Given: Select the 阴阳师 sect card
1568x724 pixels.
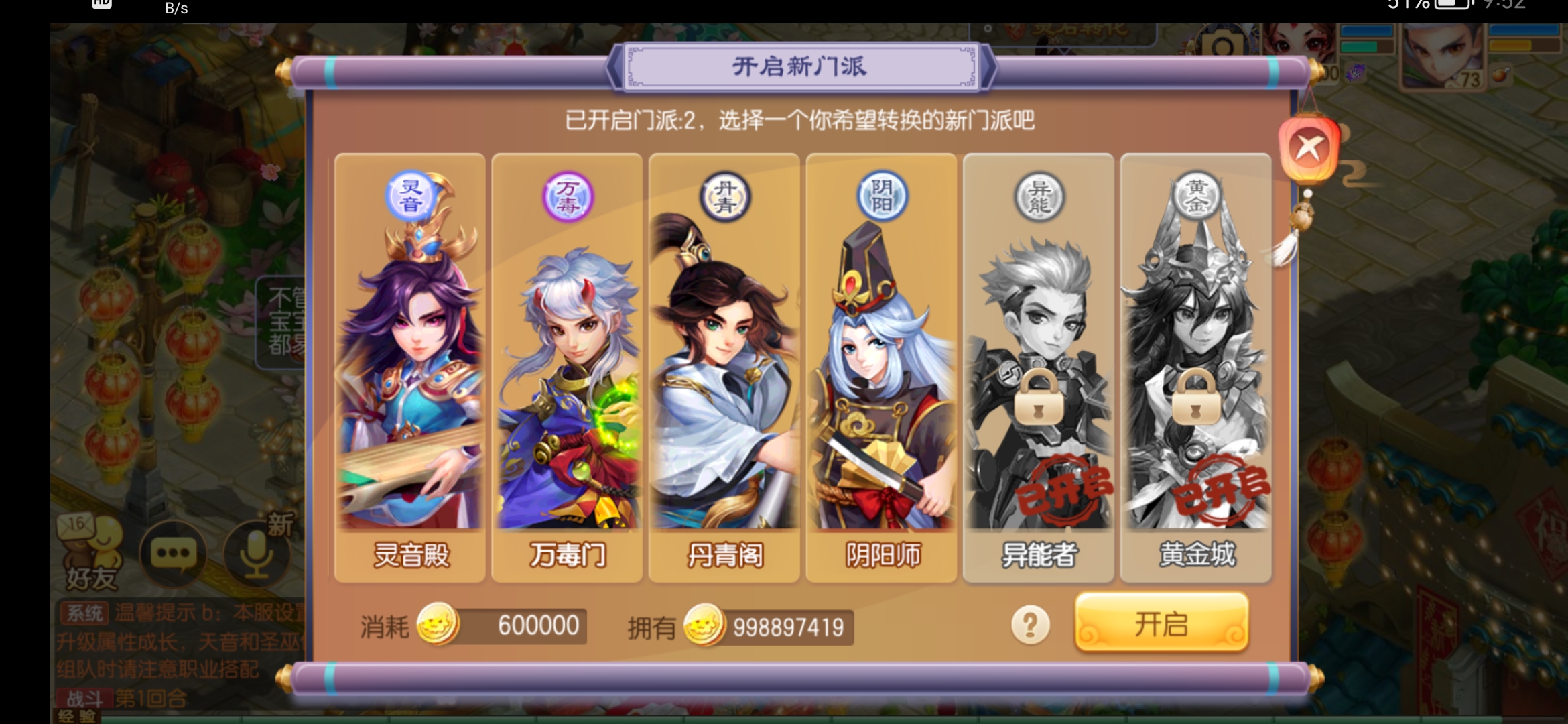Looking at the screenshot, I should tap(881, 367).
